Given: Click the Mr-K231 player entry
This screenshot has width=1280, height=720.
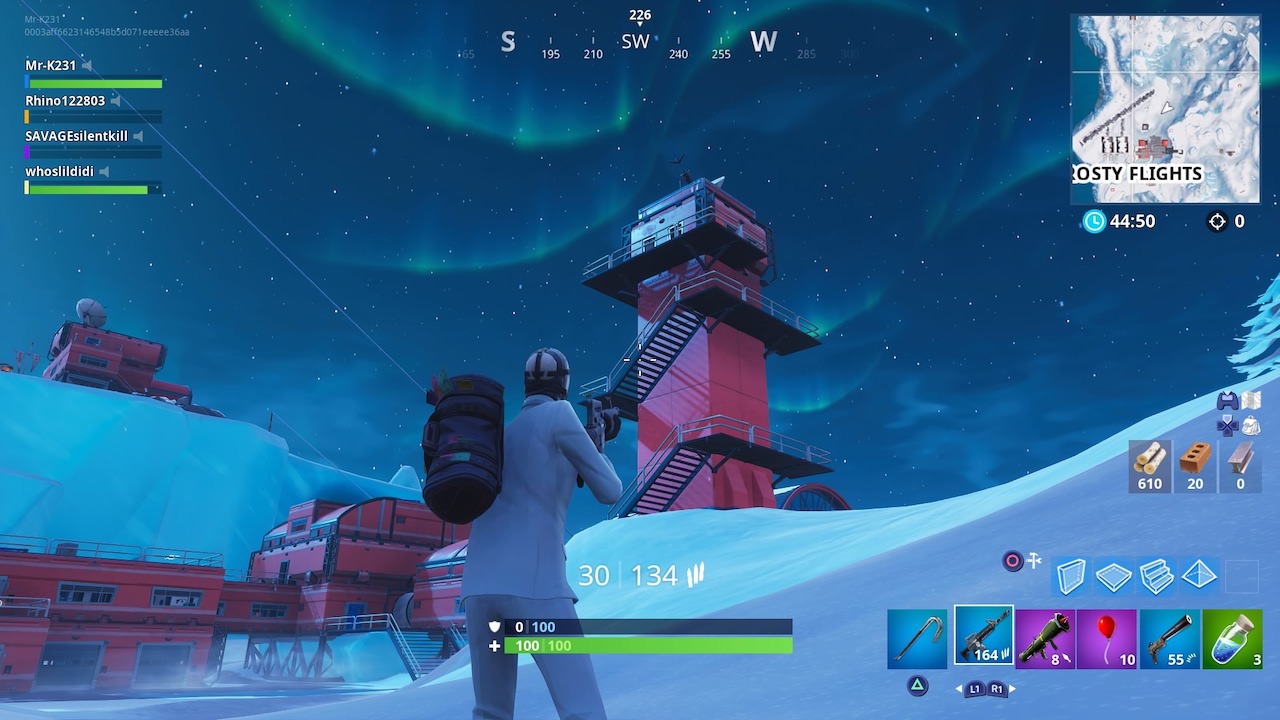Looking at the screenshot, I should coord(51,66).
